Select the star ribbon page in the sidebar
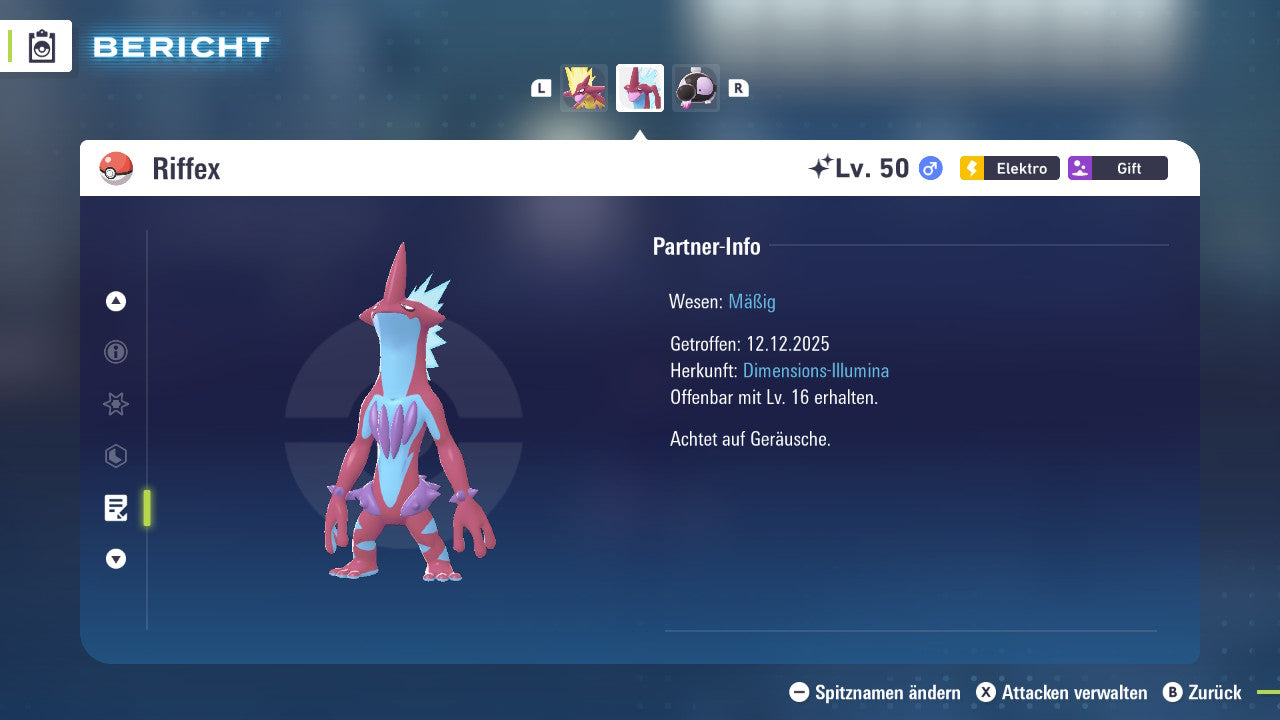The width and height of the screenshot is (1280, 720). coord(115,404)
